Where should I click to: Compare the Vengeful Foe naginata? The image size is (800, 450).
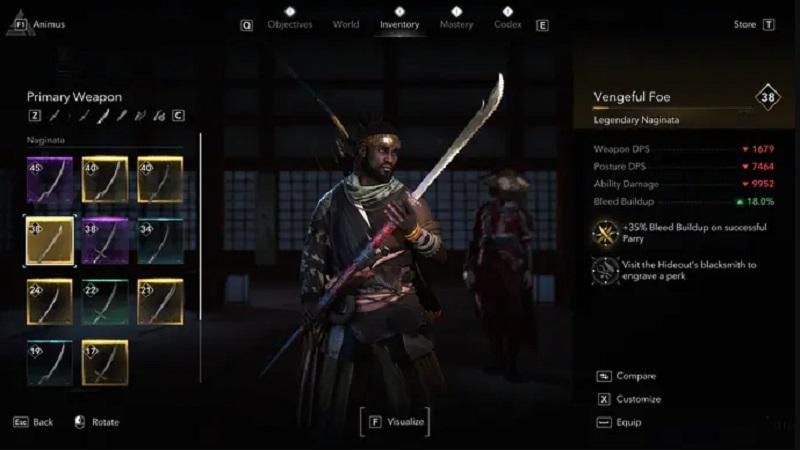coord(636,376)
